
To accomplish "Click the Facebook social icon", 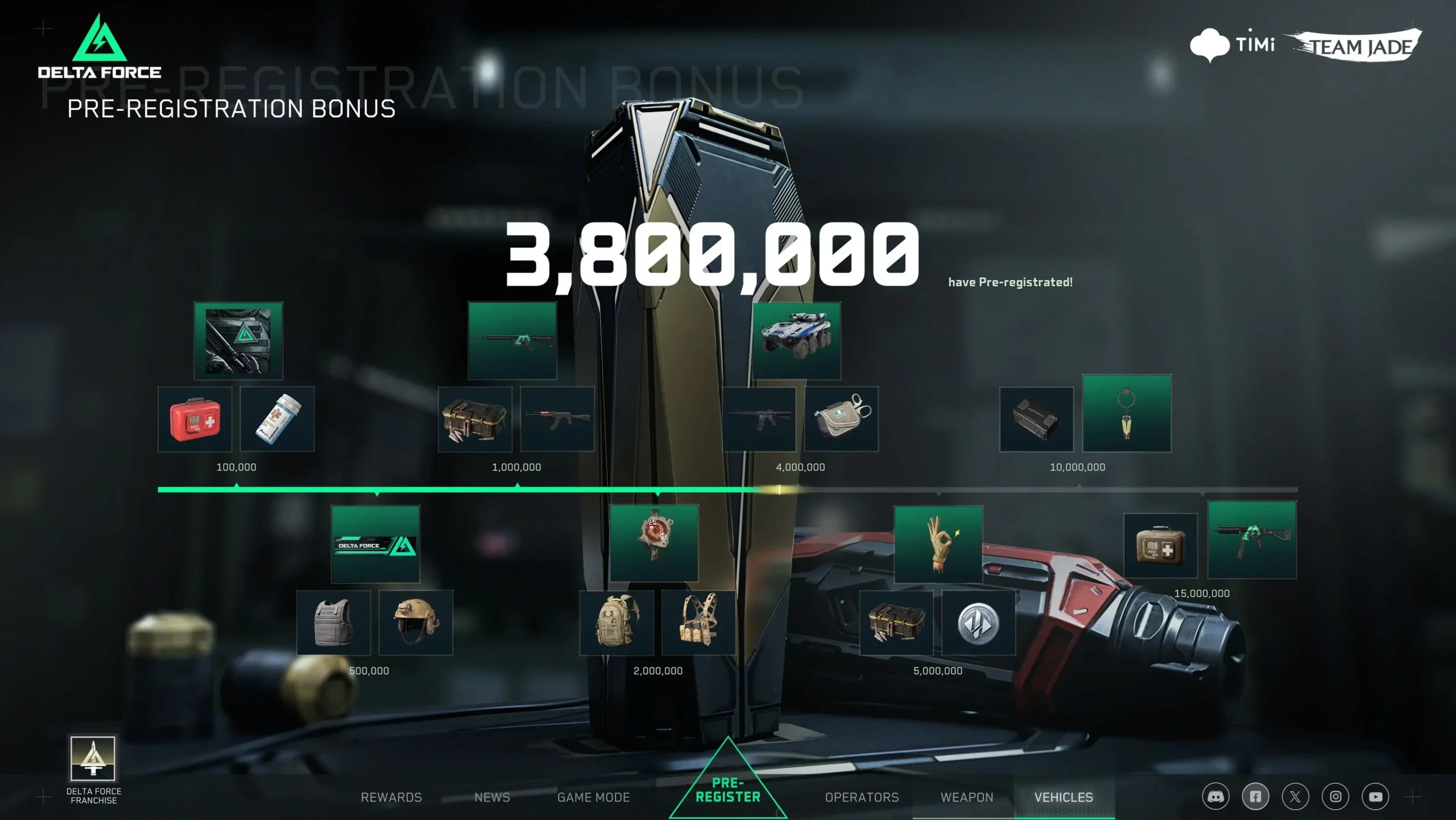I will pos(1256,796).
